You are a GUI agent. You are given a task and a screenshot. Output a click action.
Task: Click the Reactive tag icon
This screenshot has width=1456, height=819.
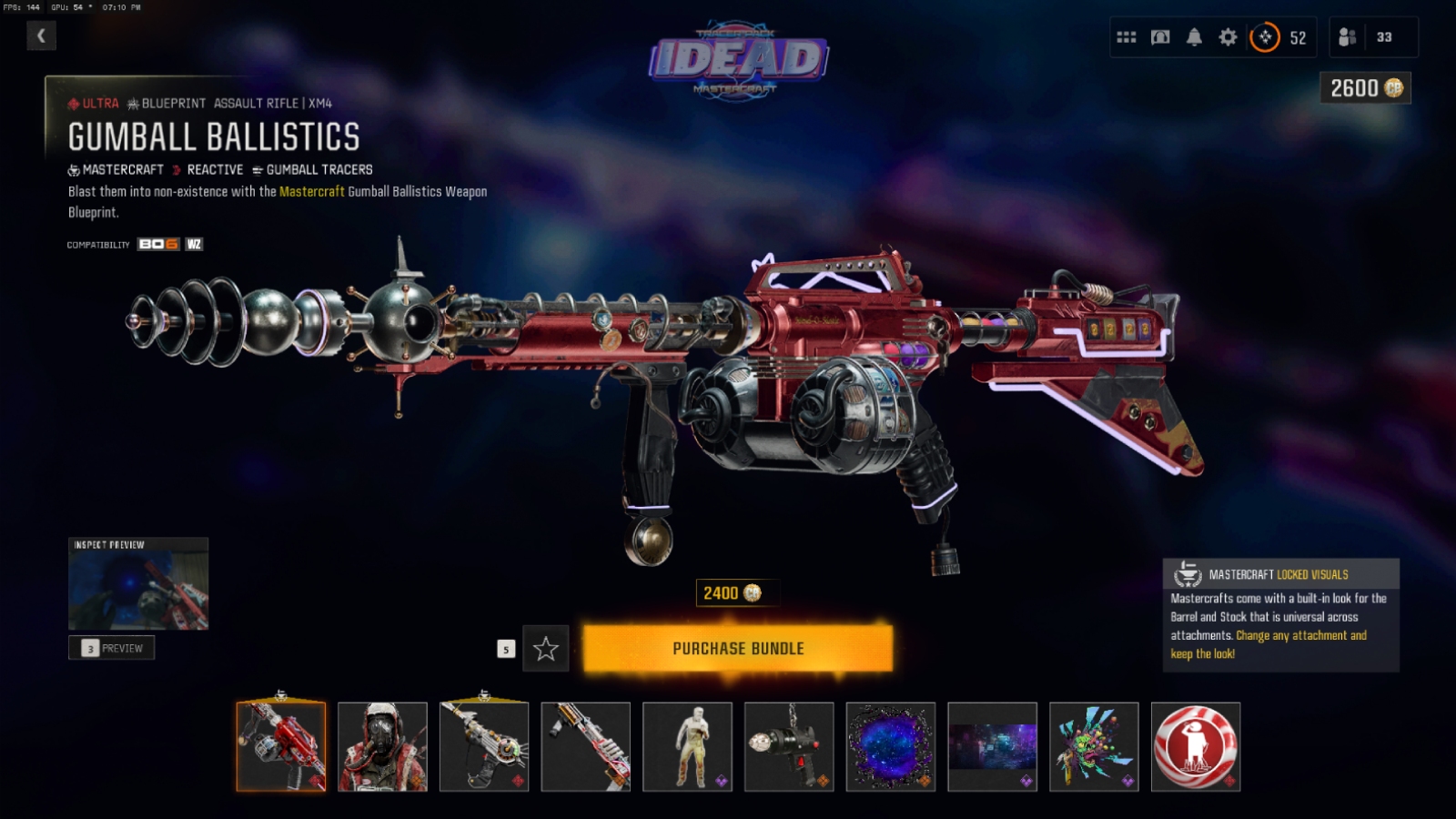176,169
